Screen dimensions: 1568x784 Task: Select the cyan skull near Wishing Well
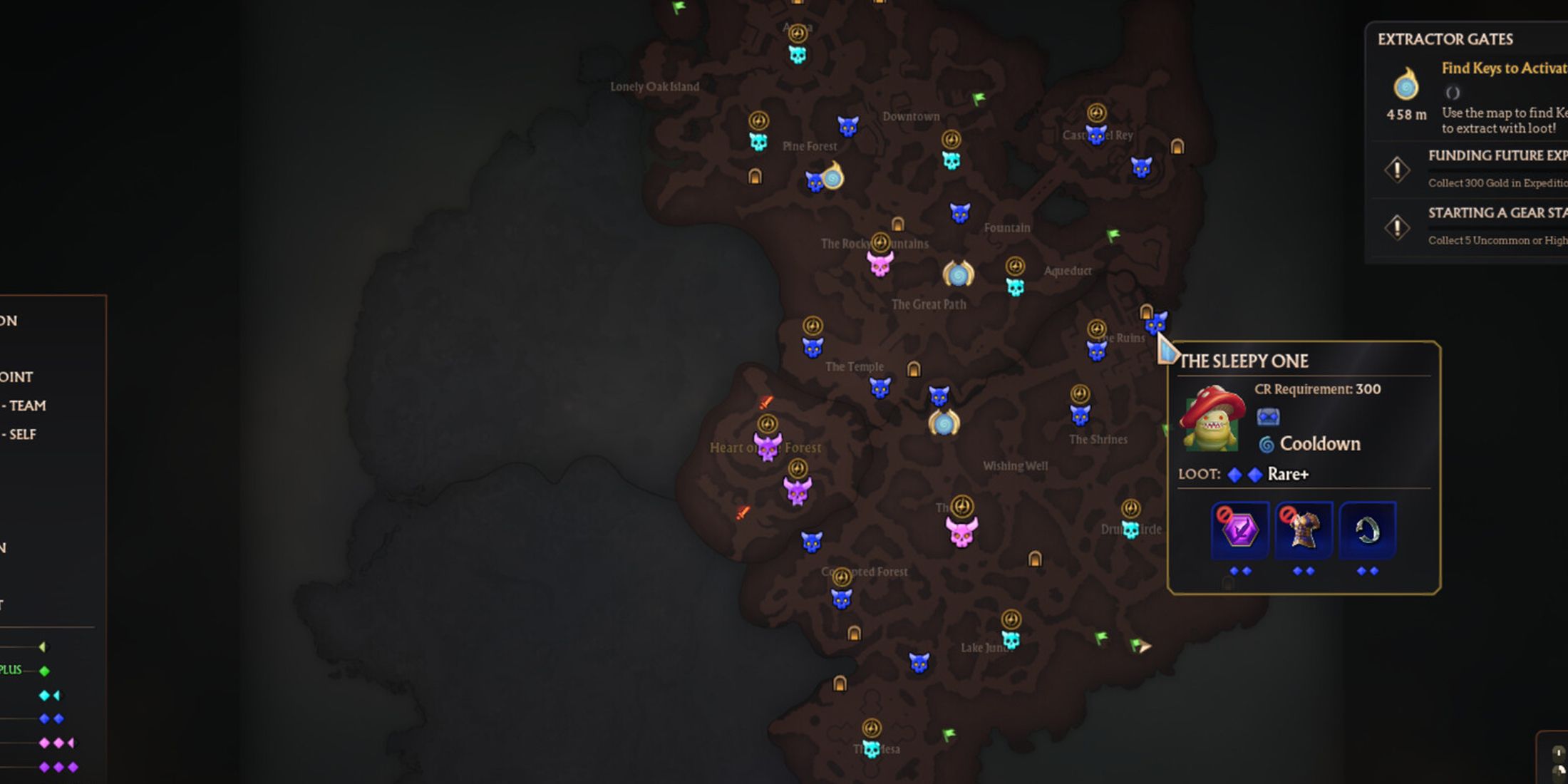coord(1132,531)
